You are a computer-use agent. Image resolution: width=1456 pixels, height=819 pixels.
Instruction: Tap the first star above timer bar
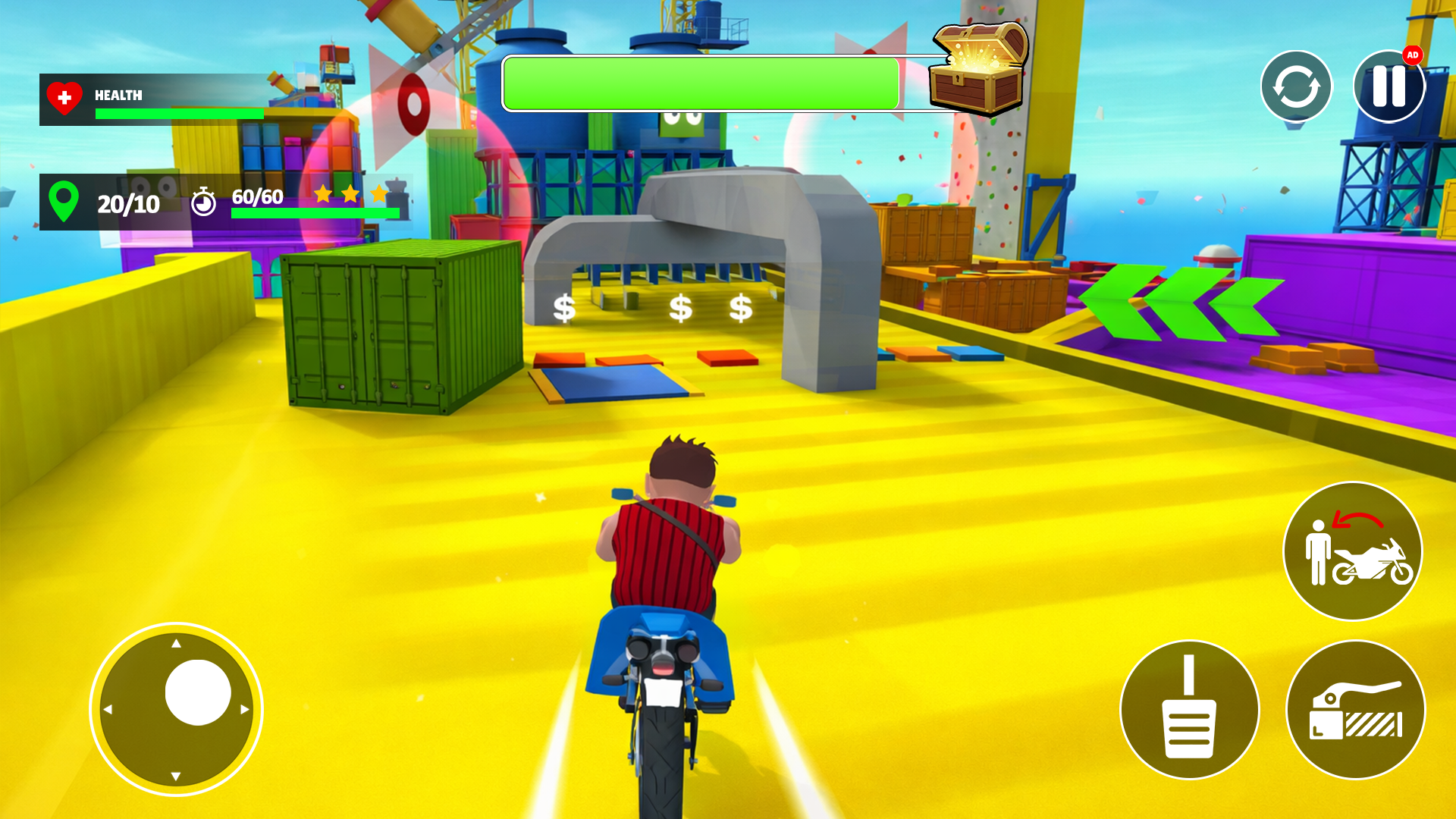[x=325, y=194]
